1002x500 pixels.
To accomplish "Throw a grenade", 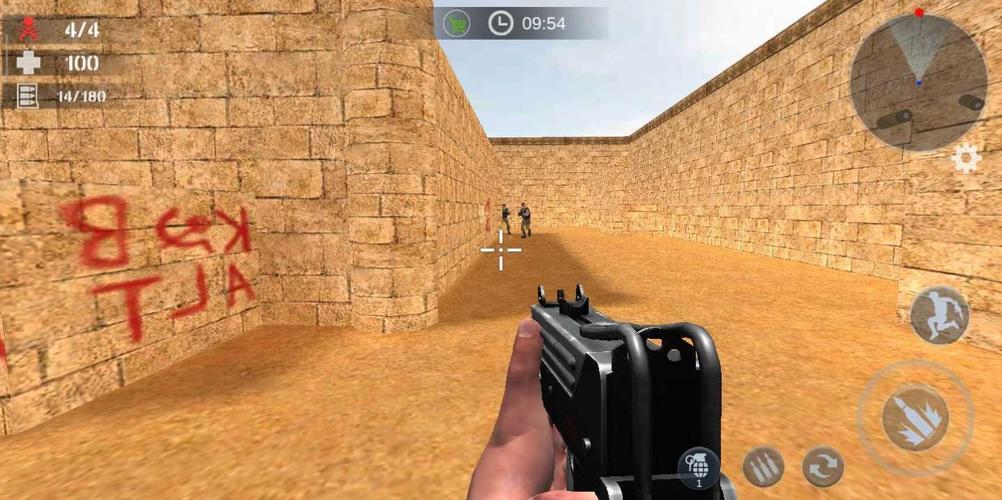I will click(698, 467).
